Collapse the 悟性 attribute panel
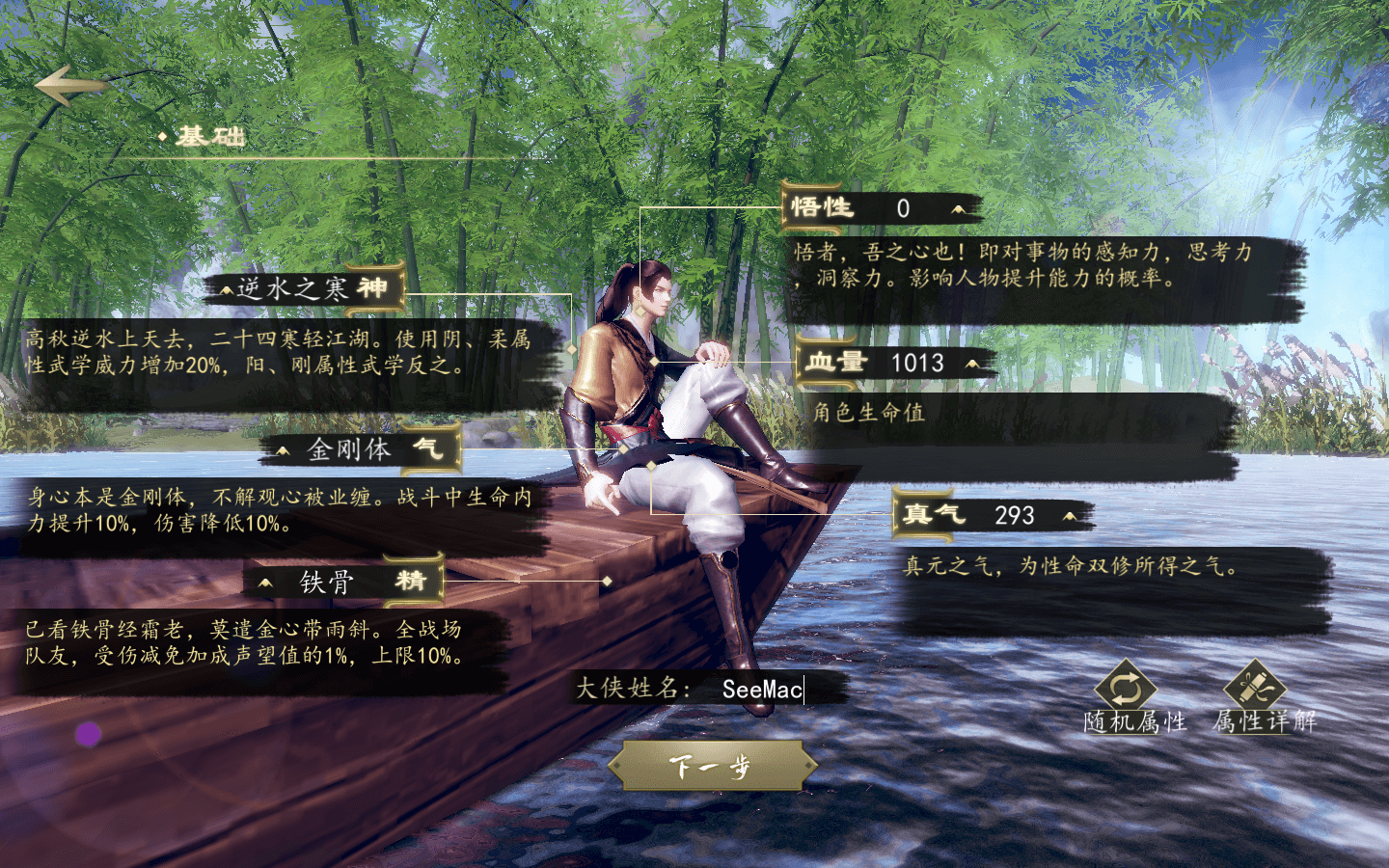This screenshot has width=1389, height=868. pos(958,208)
